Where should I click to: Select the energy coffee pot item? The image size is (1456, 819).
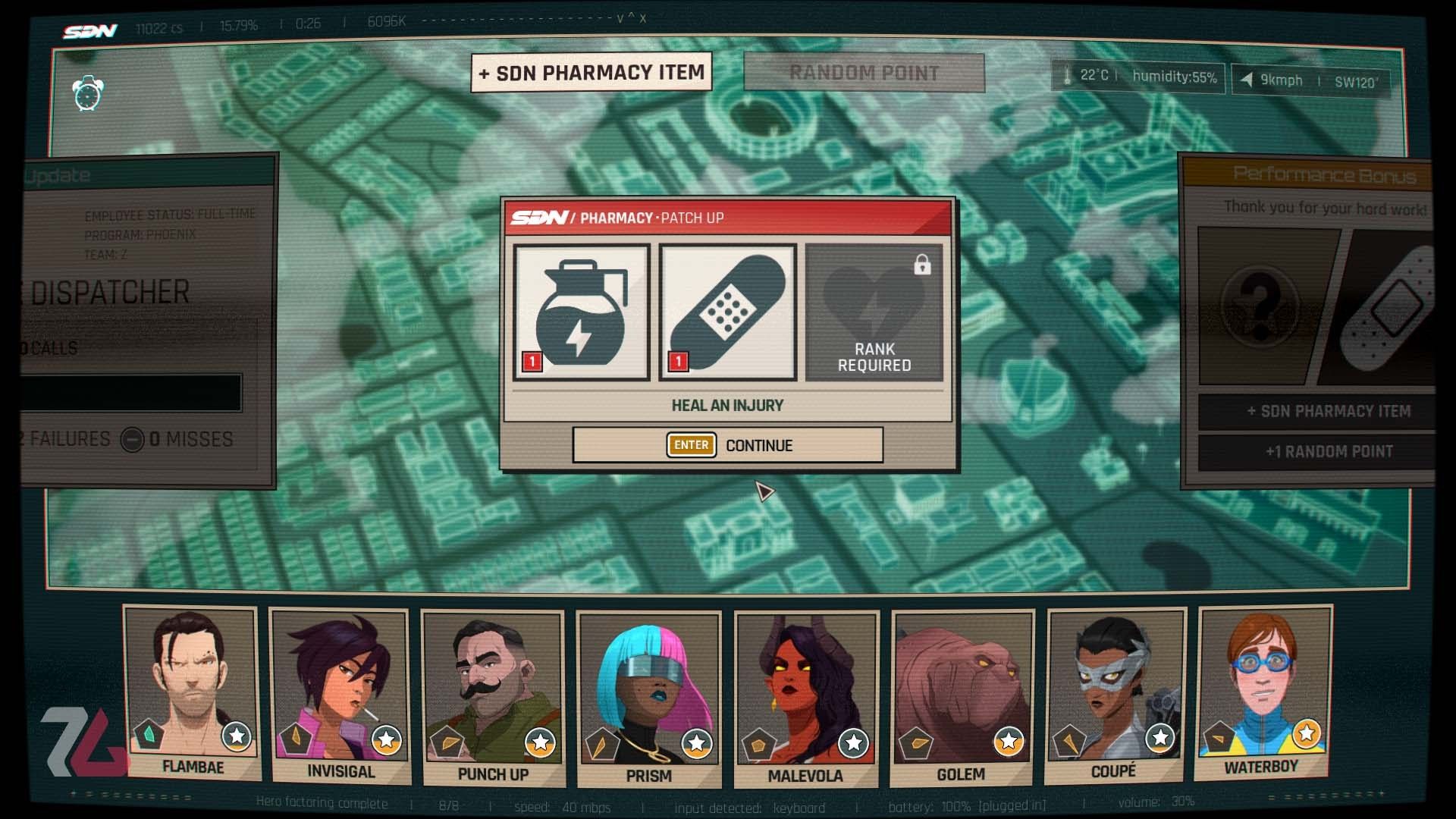[x=582, y=312]
